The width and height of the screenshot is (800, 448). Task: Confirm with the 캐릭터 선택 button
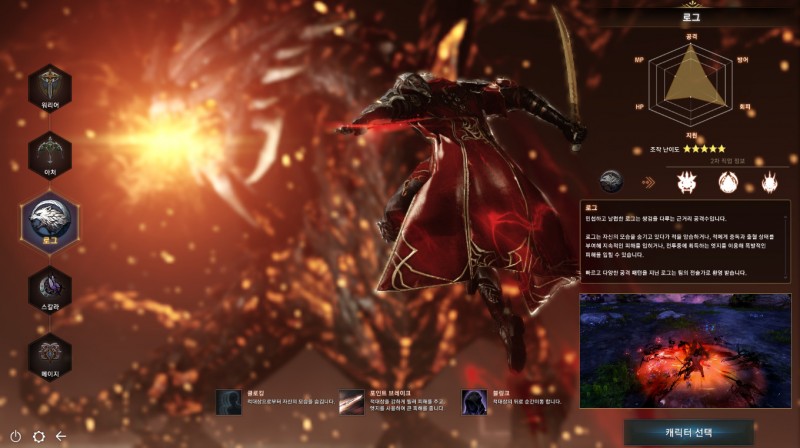[688, 433]
